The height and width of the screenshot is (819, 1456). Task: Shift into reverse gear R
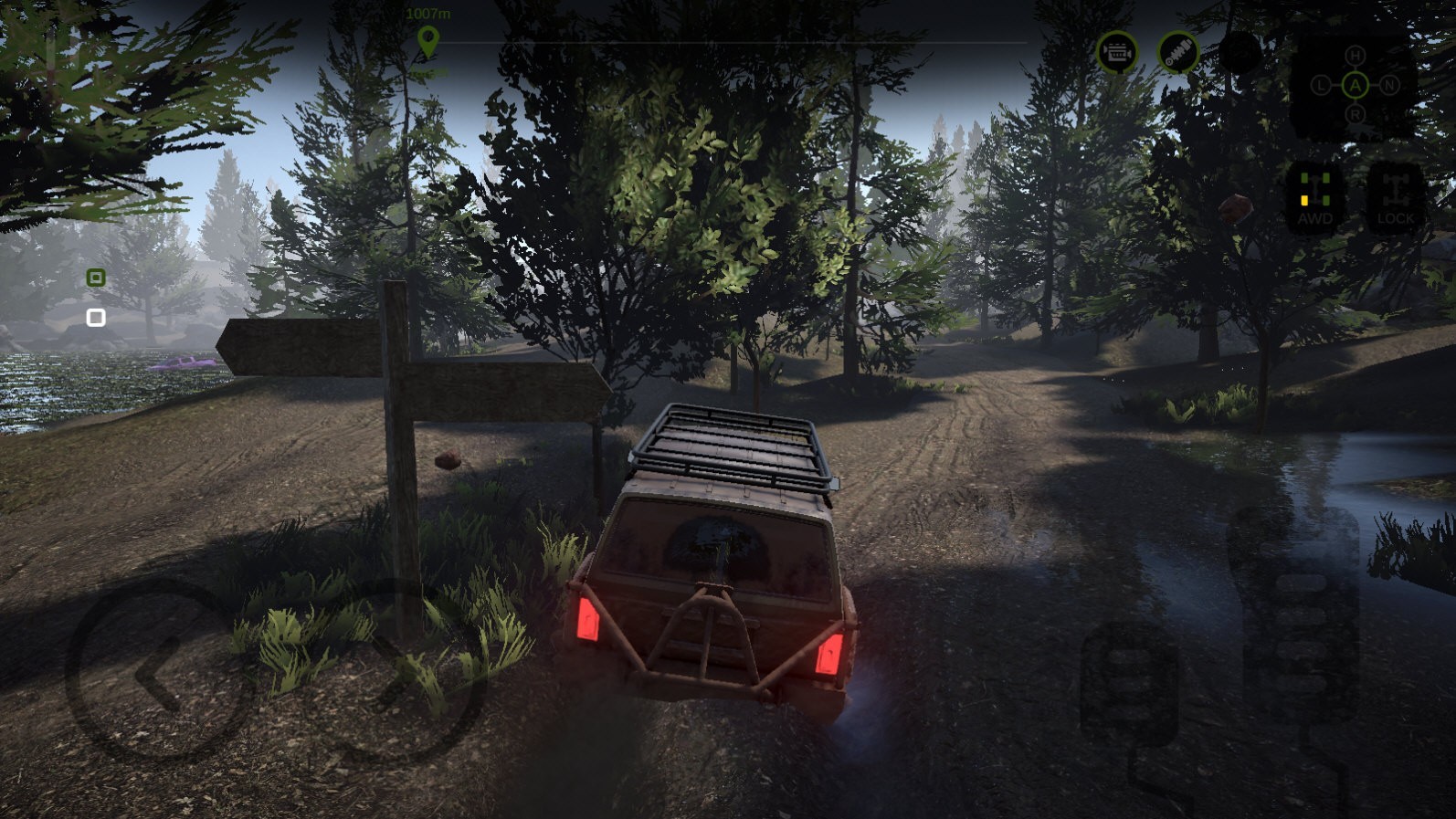pyautogui.click(x=1355, y=115)
